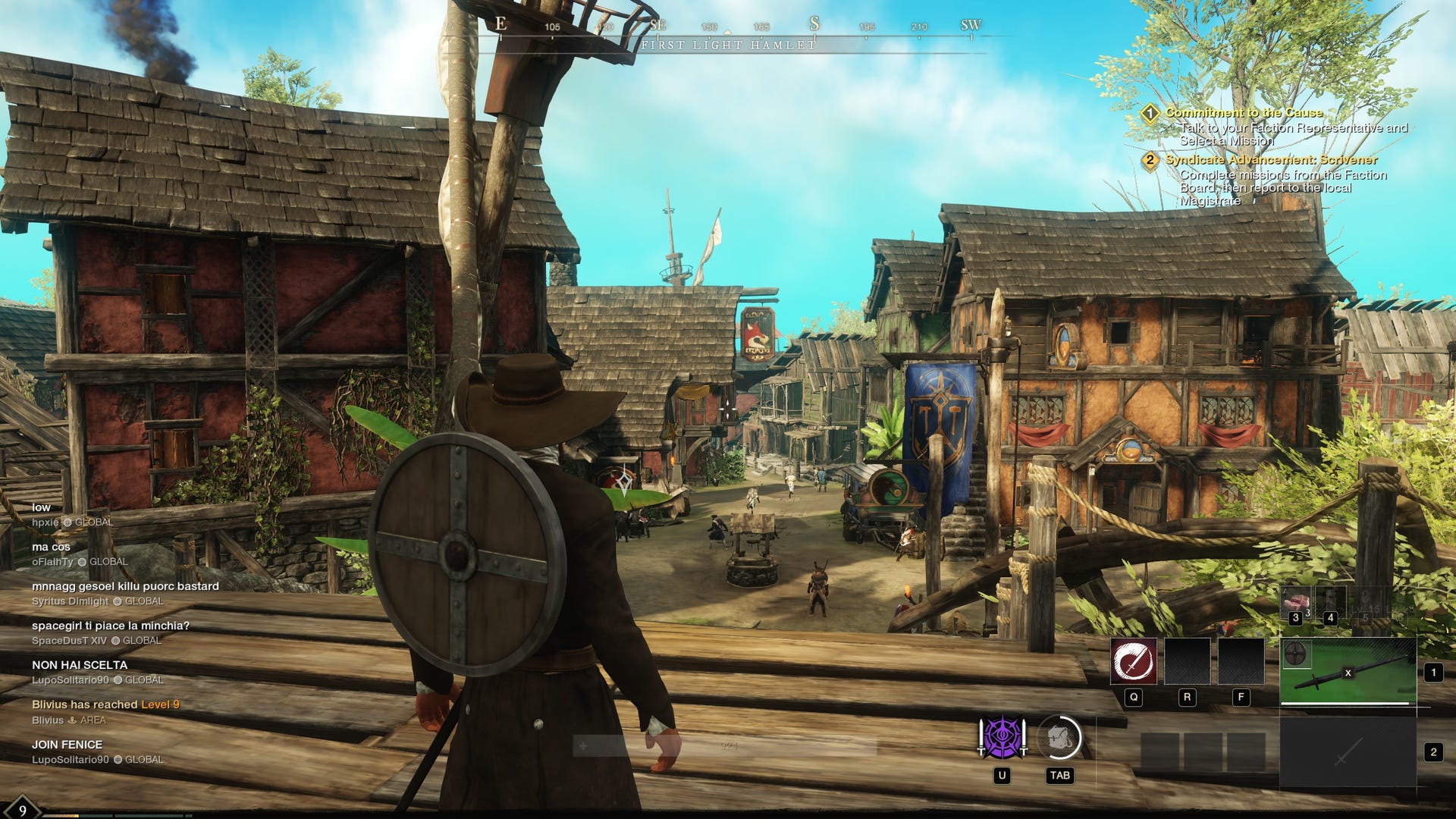The width and height of the screenshot is (1456, 819).
Task: Click the round shield icon on weapon slot 1
Action: coord(1295,654)
